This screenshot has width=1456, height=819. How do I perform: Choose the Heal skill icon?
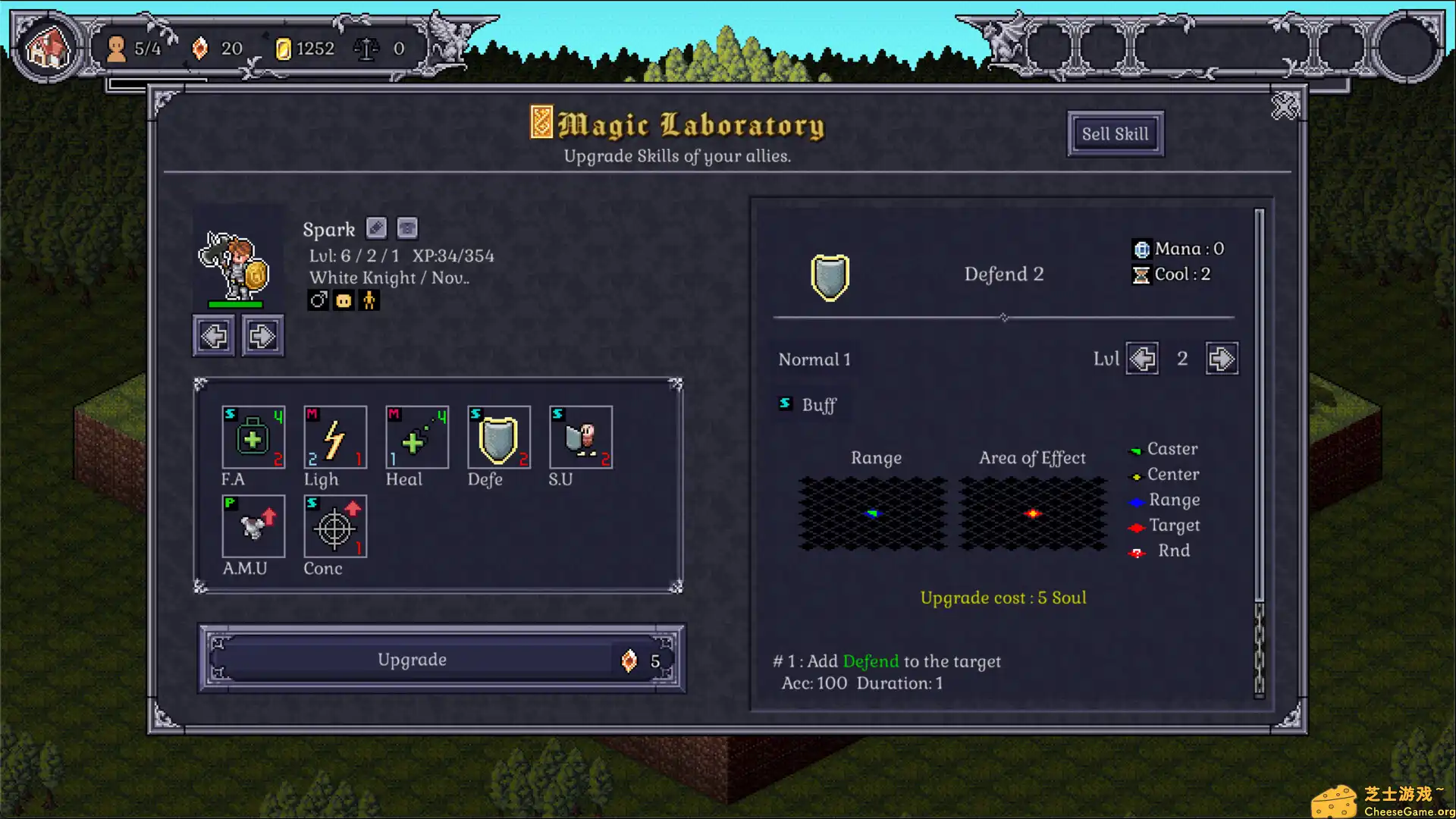(417, 438)
